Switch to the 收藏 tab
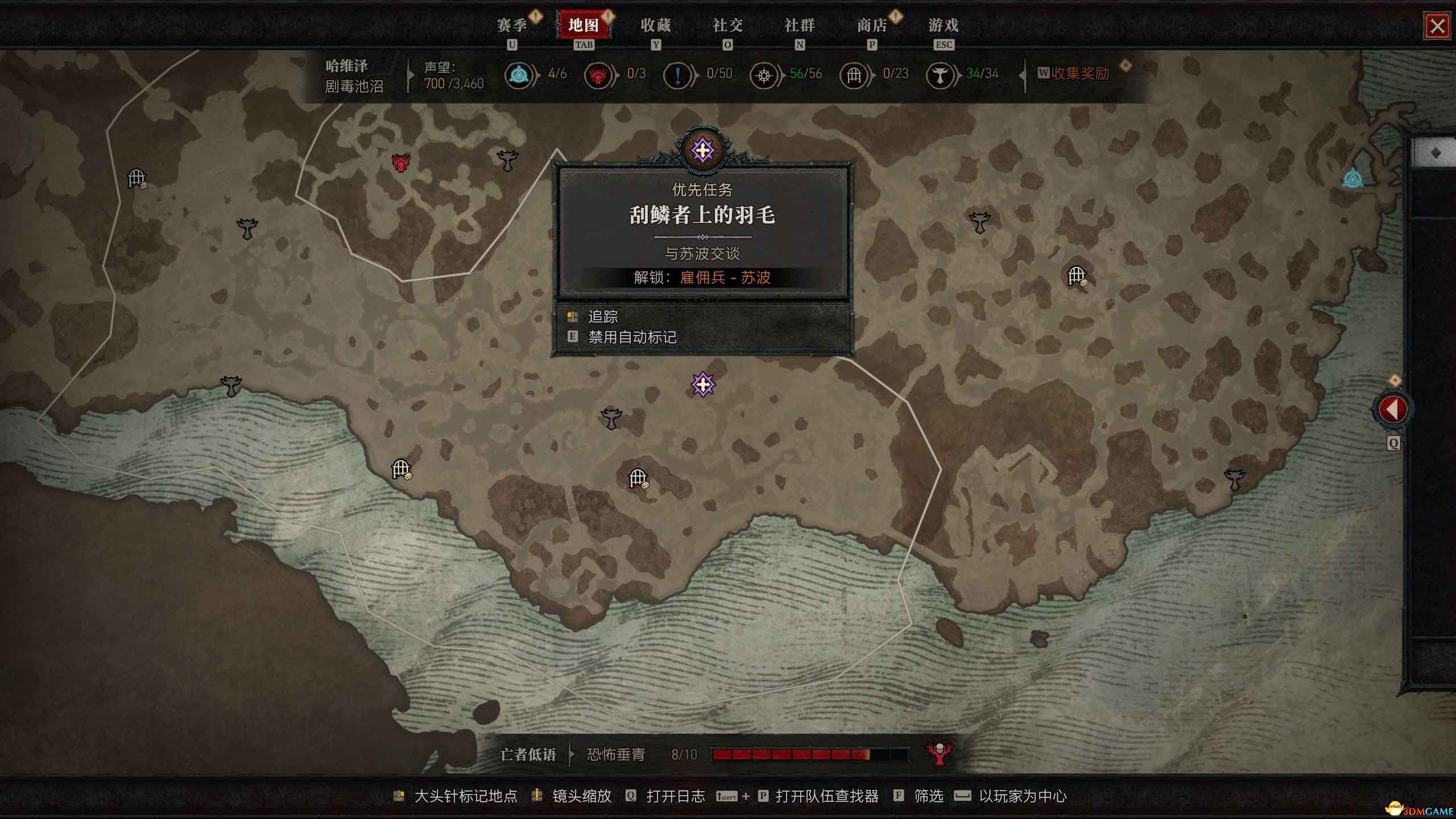The image size is (1456, 819). click(x=657, y=26)
